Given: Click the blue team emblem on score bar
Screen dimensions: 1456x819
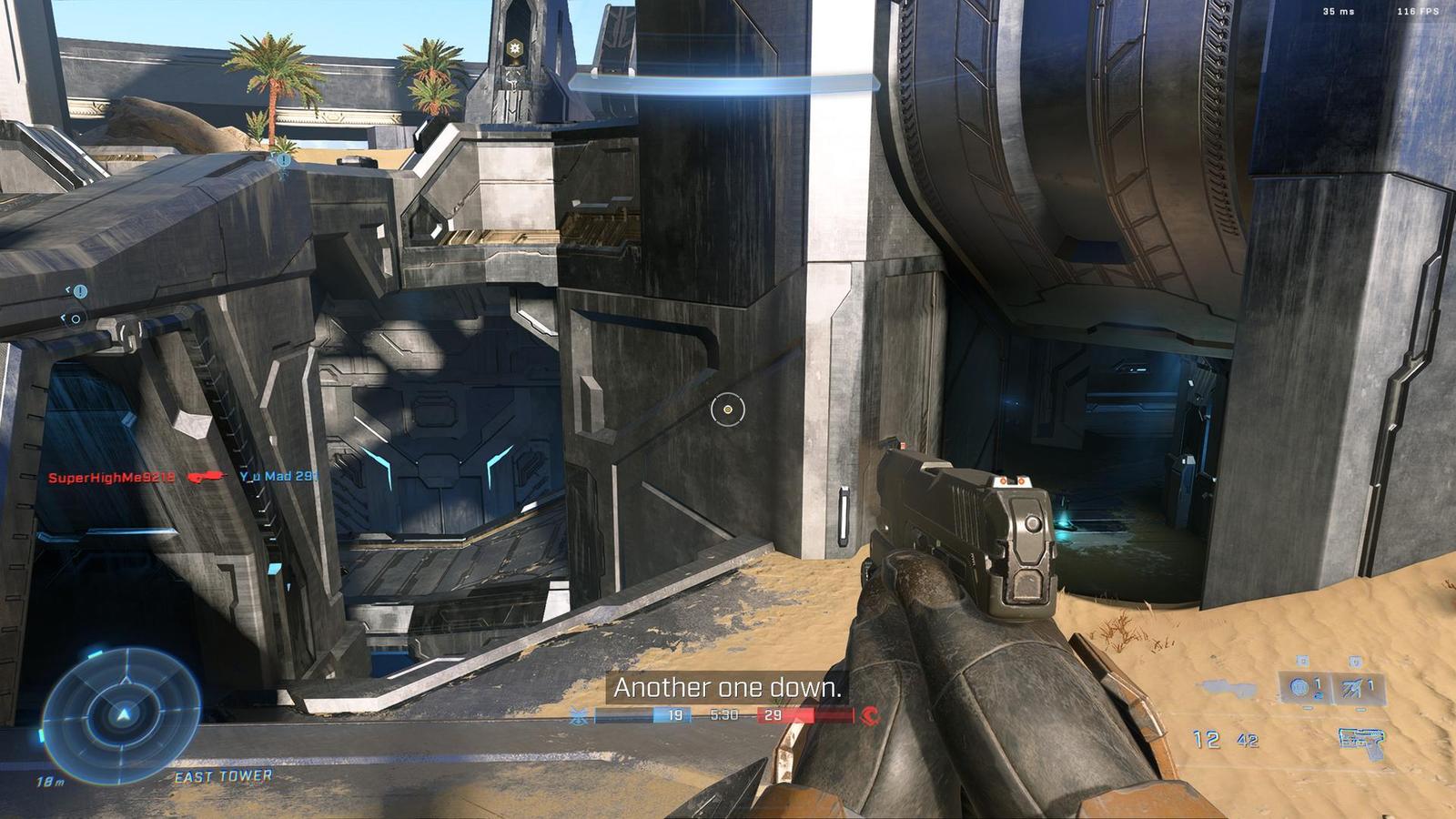Looking at the screenshot, I should coord(579,715).
